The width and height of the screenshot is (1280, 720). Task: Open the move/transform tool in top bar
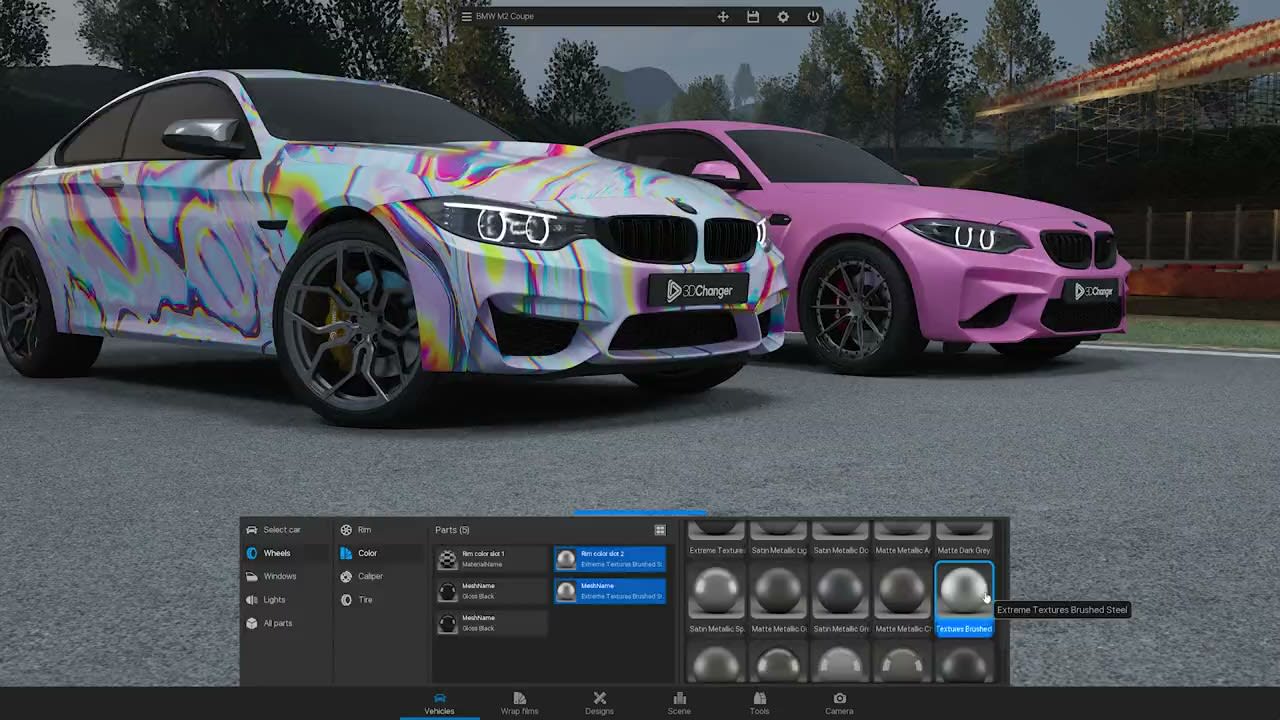723,17
